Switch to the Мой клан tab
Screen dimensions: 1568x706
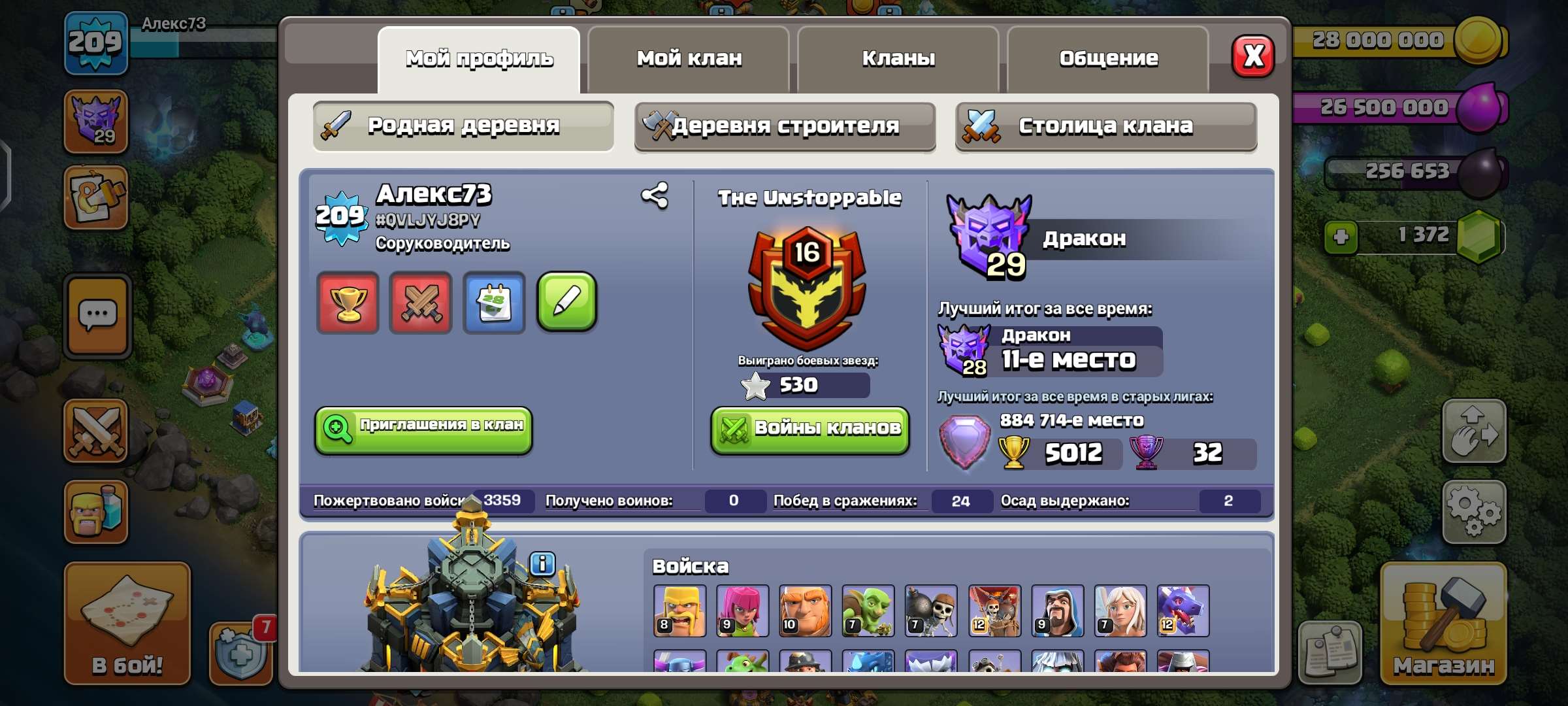(x=689, y=59)
